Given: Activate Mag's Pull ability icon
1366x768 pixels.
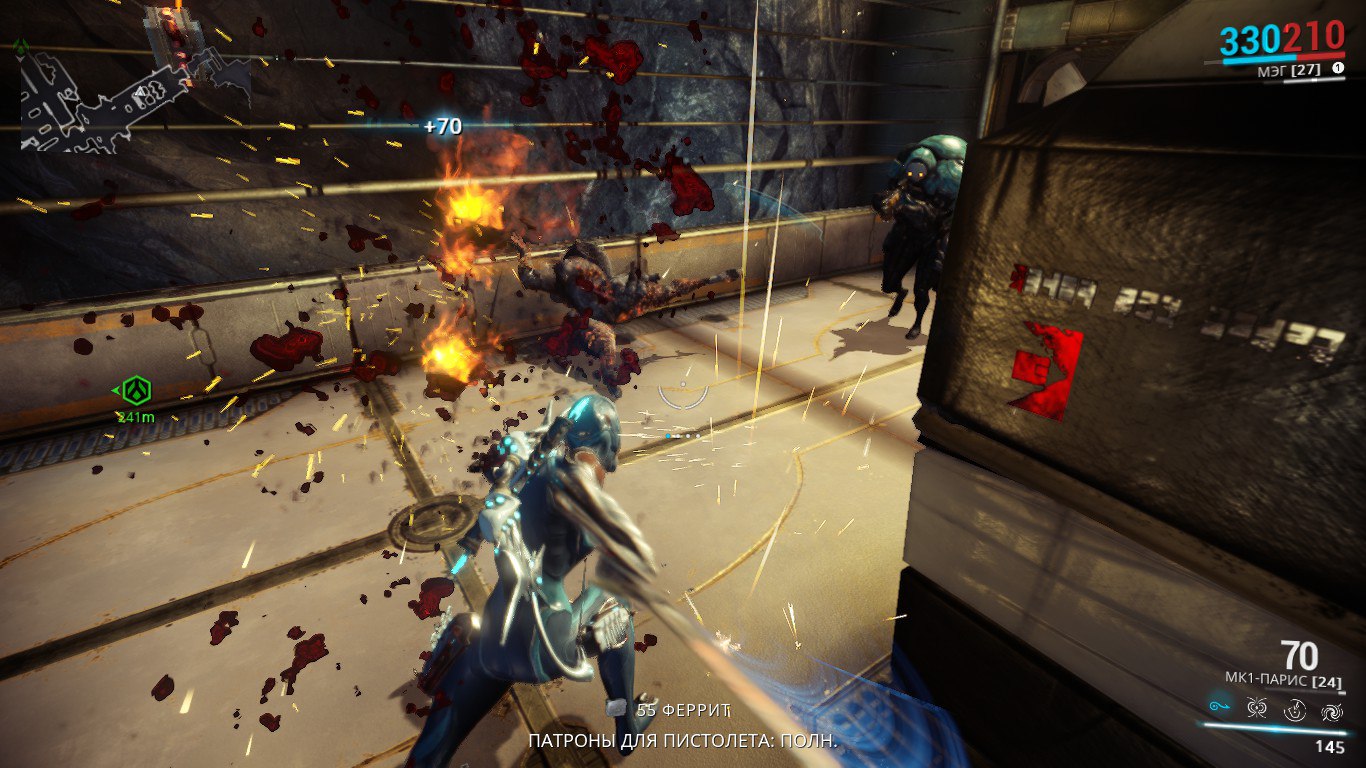Looking at the screenshot, I should (1219, 708).
